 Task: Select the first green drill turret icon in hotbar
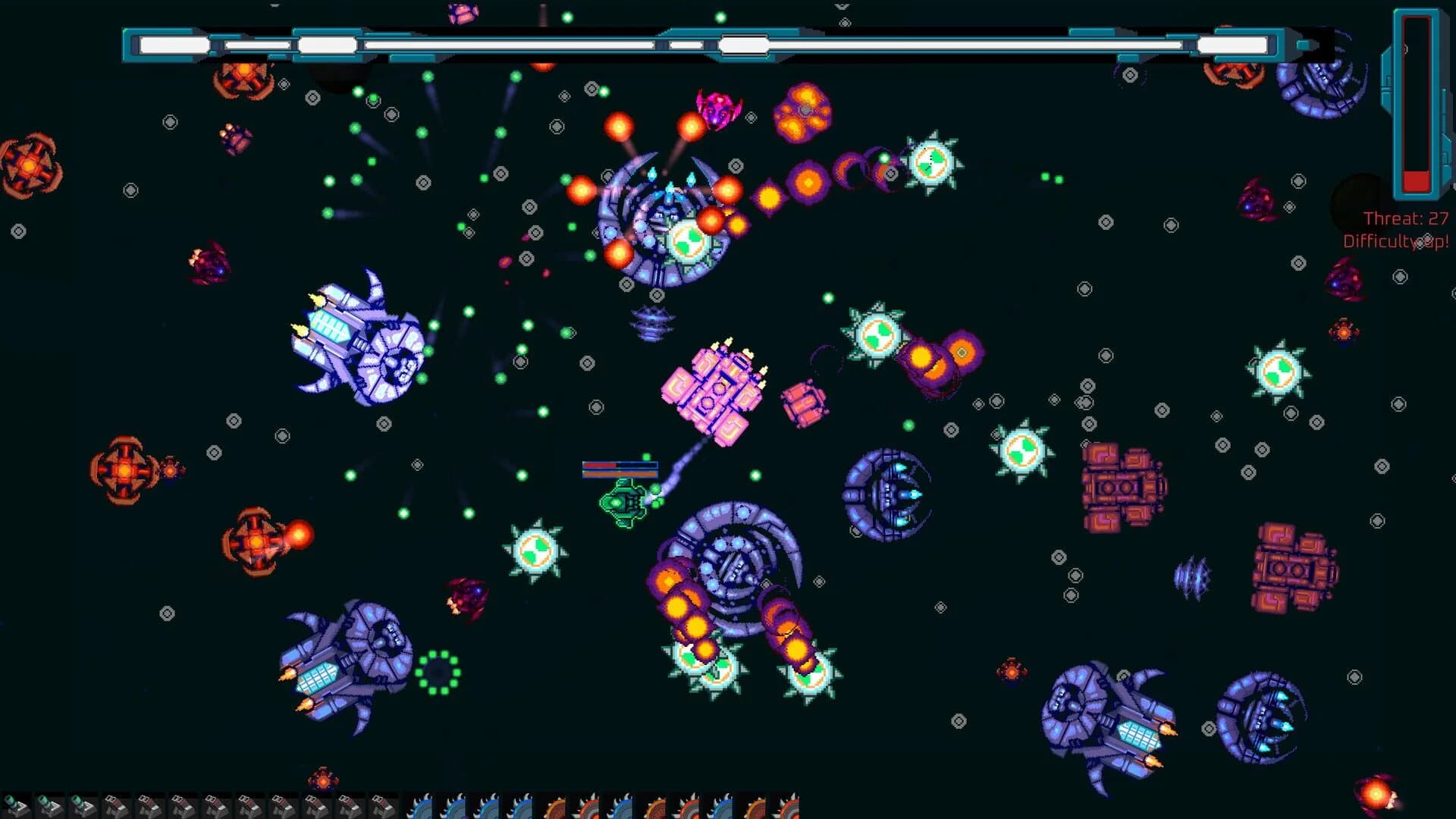[17, 805]
